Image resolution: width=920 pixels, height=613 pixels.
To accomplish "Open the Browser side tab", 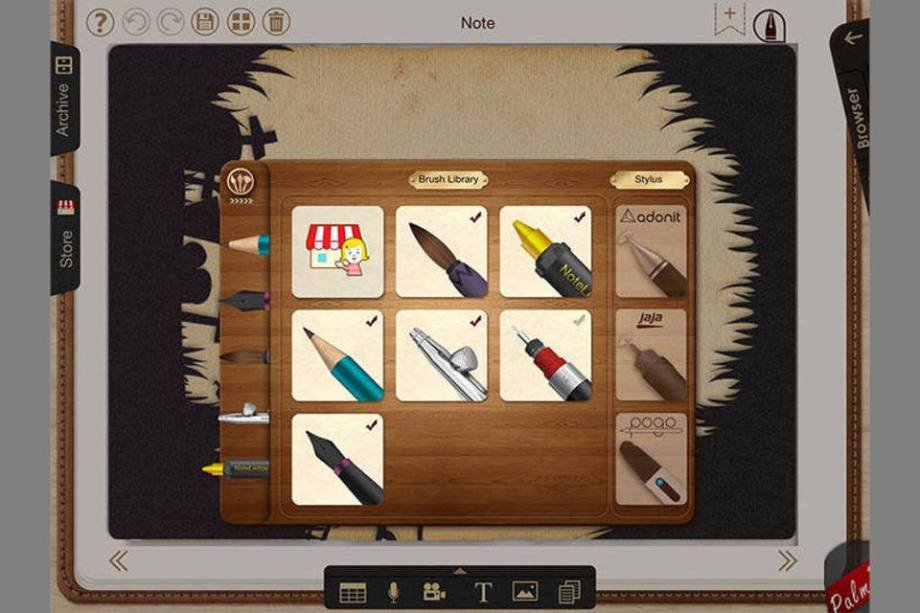I will click(x=853, y=116).
